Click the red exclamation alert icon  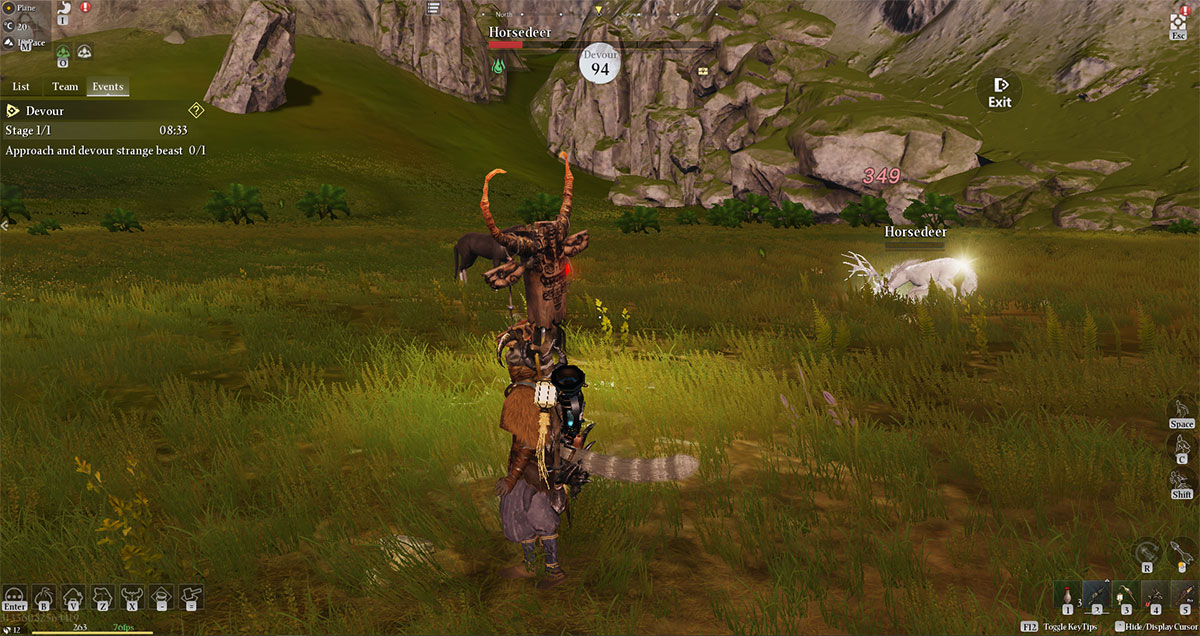coord(85,8)
